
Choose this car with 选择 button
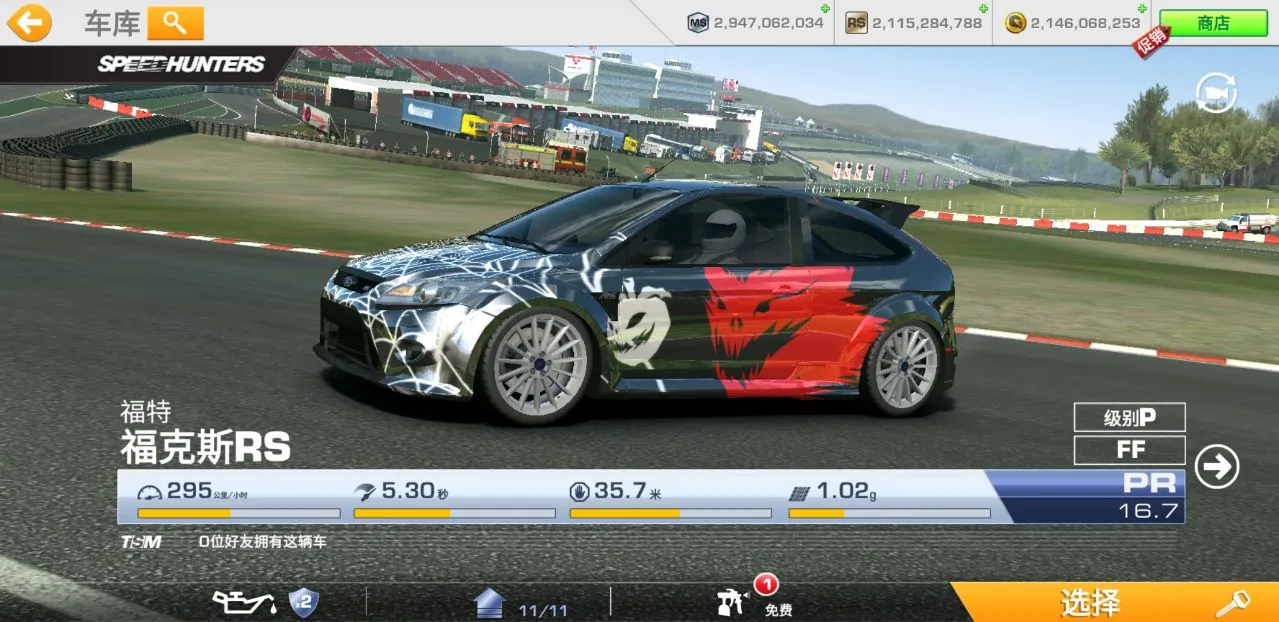(x=1113, y=602)
